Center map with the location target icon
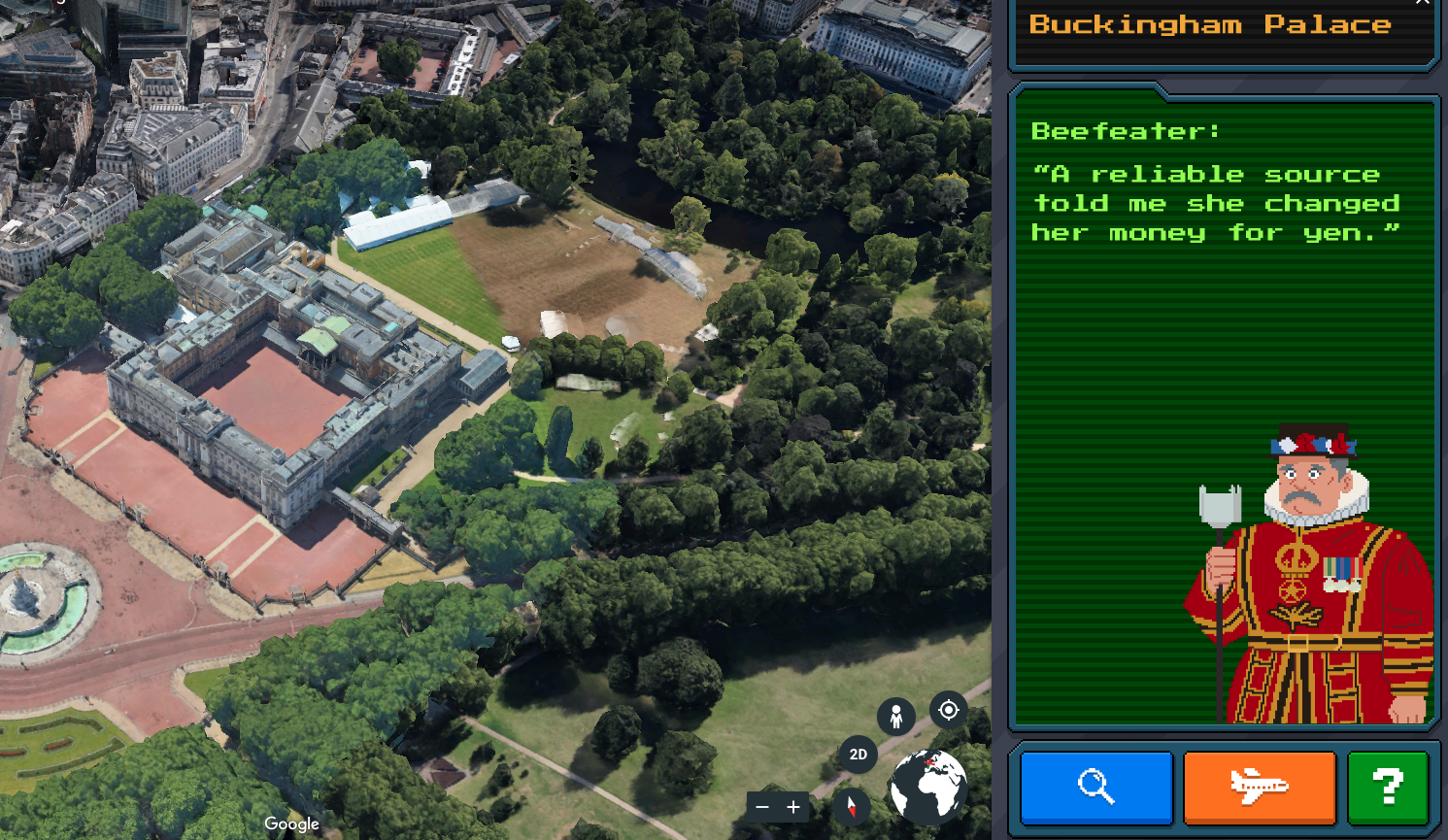The height and width of the screenshot is (840, 1448). point(948,710)
